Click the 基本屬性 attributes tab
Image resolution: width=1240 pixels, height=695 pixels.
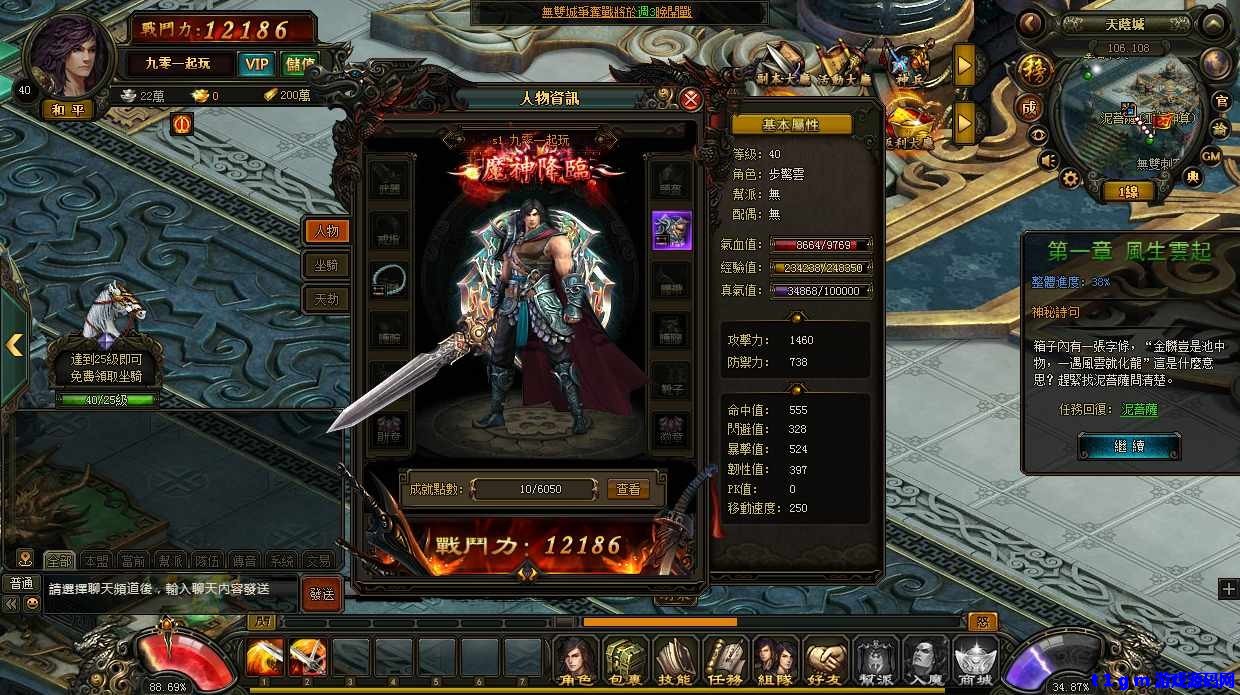(x=791, y=125)
